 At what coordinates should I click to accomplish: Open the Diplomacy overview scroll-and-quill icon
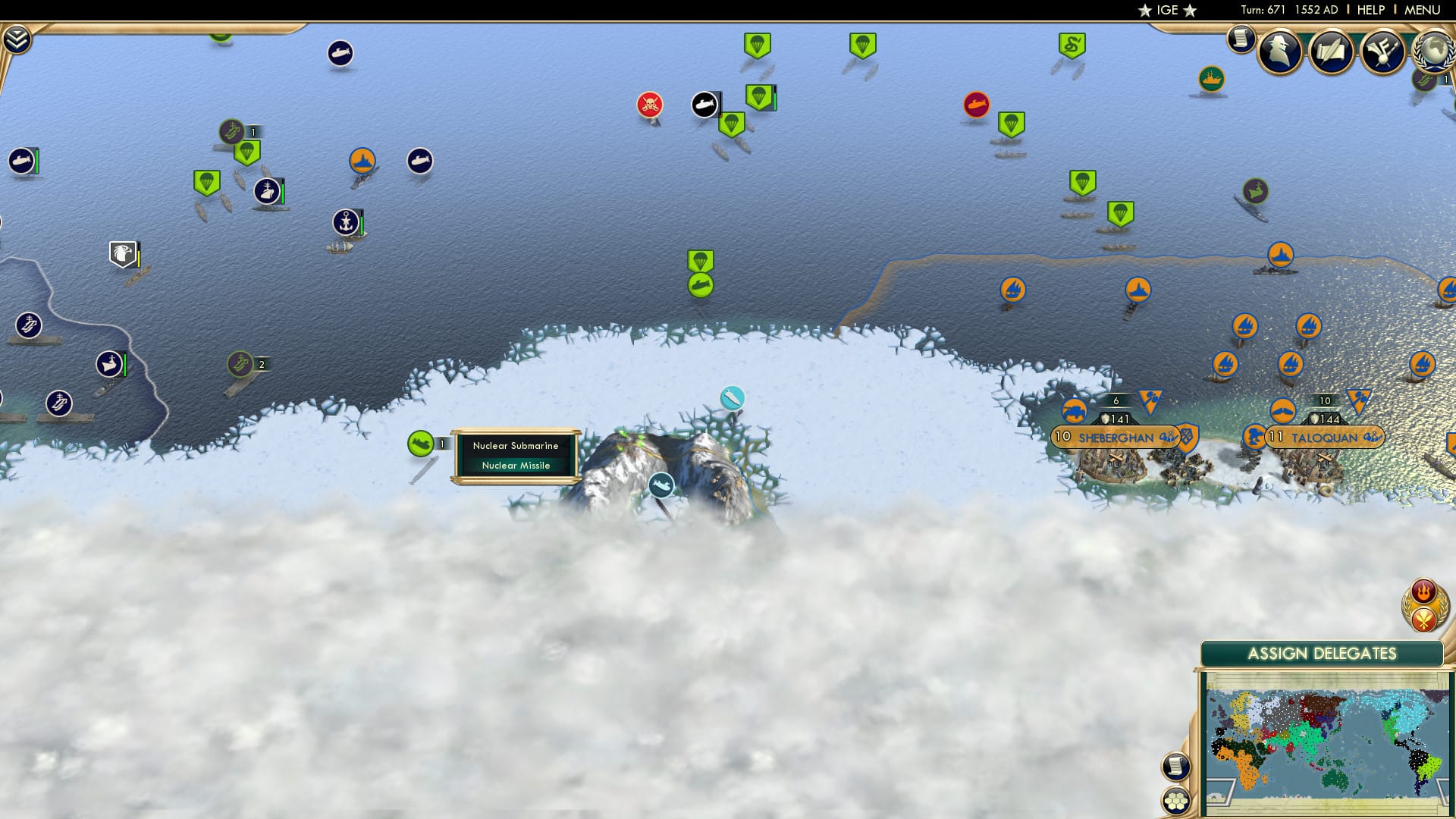click(x=1332, y=53)
